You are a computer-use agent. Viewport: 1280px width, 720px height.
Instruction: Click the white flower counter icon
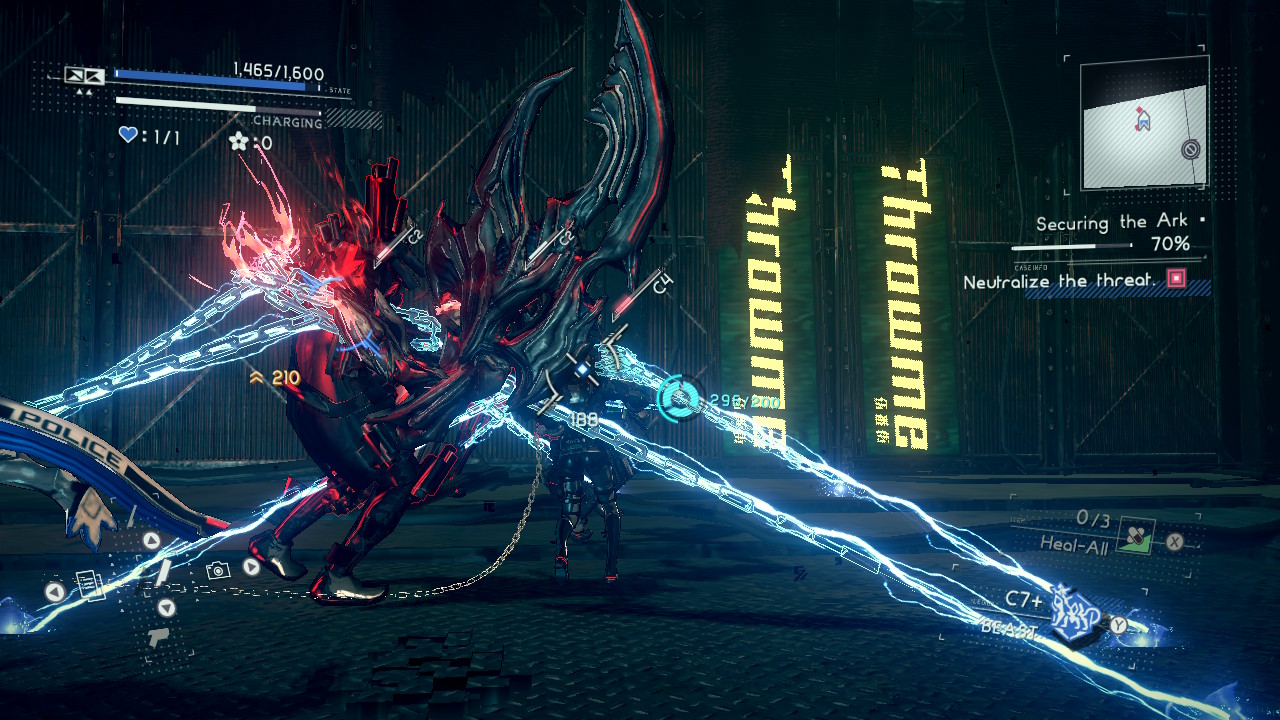tap(237, 142)
